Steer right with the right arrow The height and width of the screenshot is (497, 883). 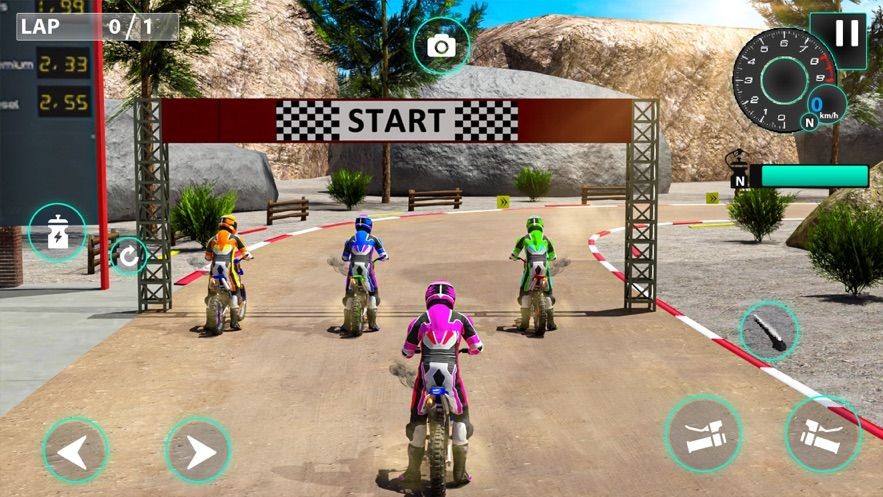click(198, 451)
